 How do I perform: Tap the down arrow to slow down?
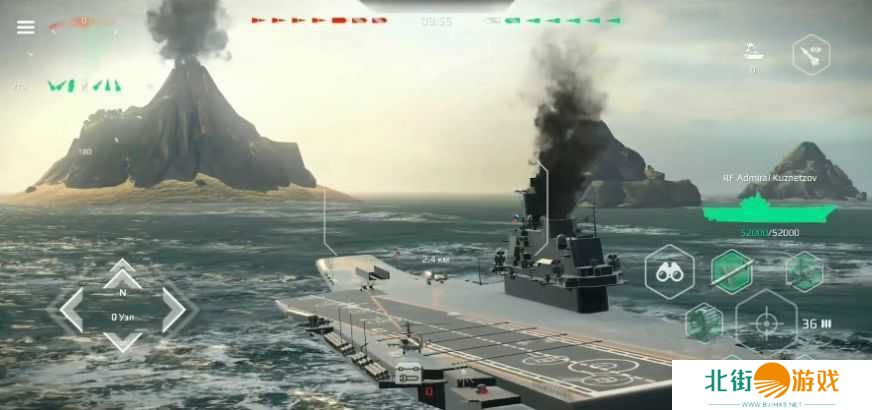[122, 341]
